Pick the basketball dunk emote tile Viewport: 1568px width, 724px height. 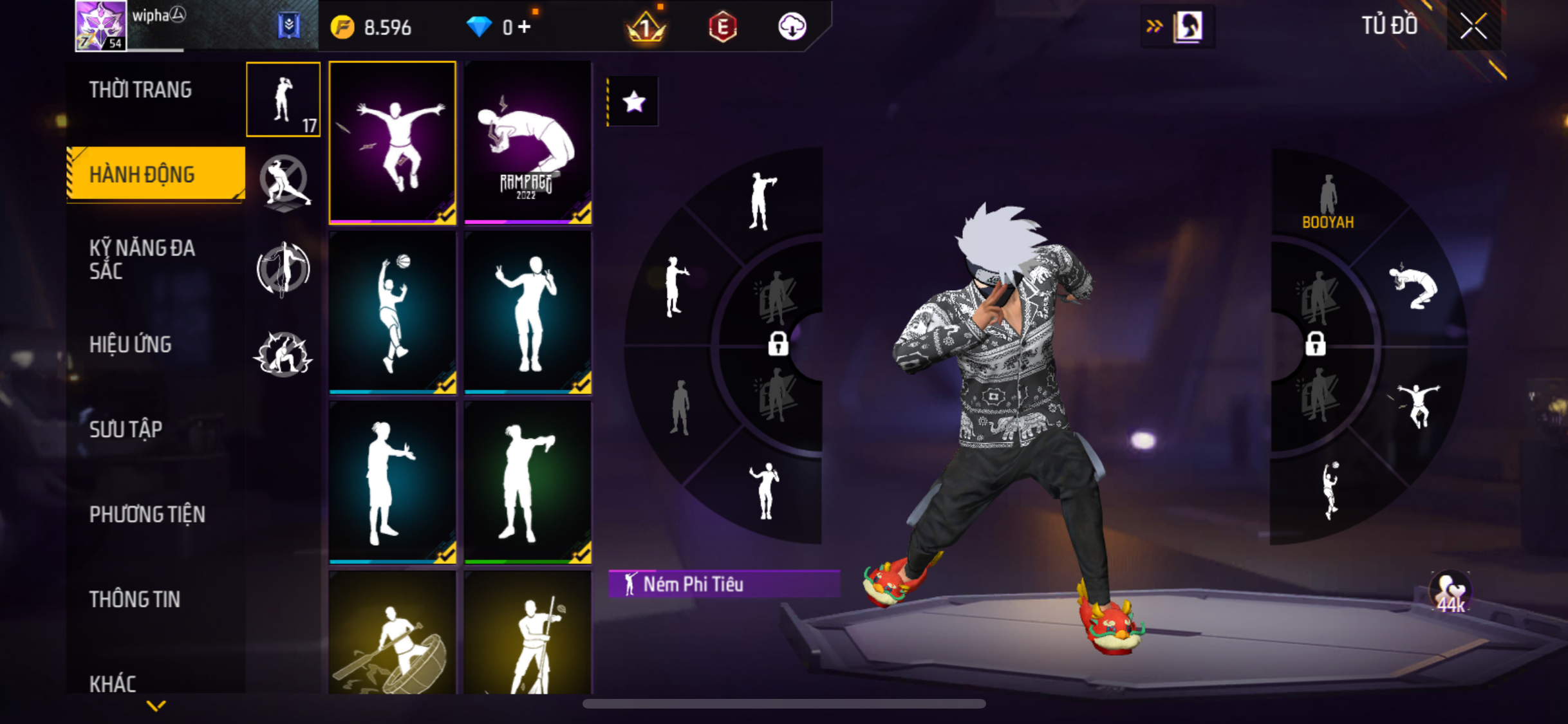[393, 312]
